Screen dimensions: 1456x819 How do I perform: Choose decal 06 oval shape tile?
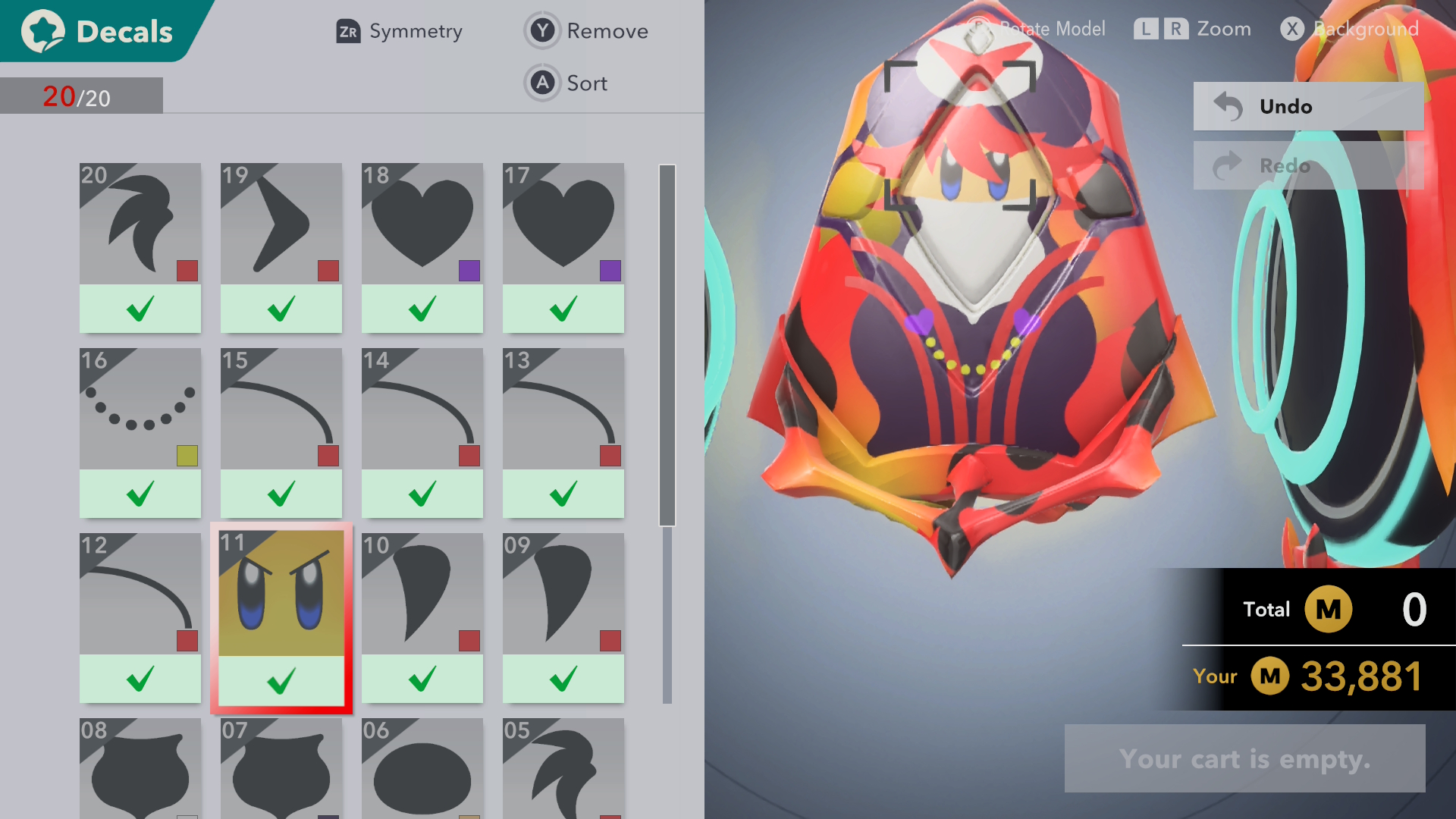pyautogui.click(x=422, y=770)
